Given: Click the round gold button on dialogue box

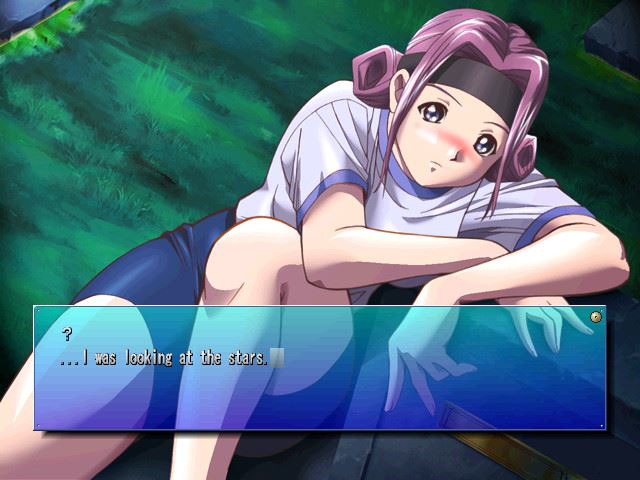Looking at the screenshot, I should click(x=596, y=317).
